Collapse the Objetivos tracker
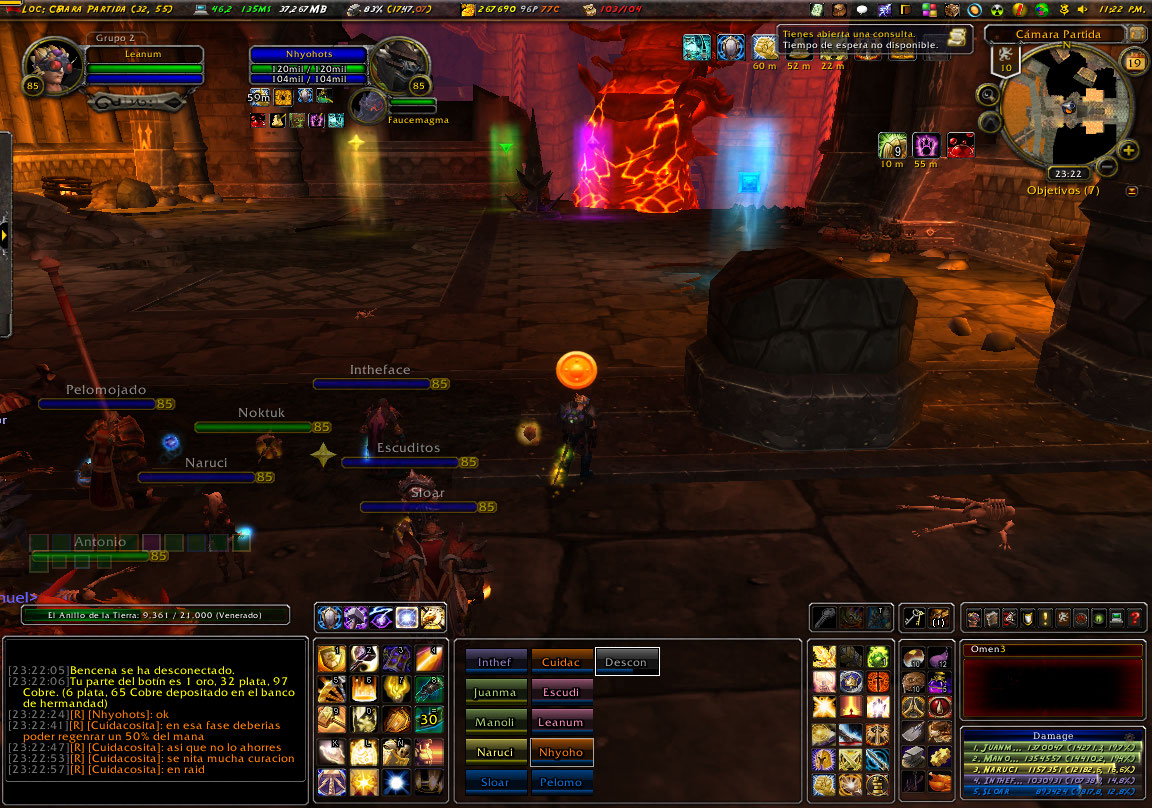The image size is (1152, 808). 1132,190
